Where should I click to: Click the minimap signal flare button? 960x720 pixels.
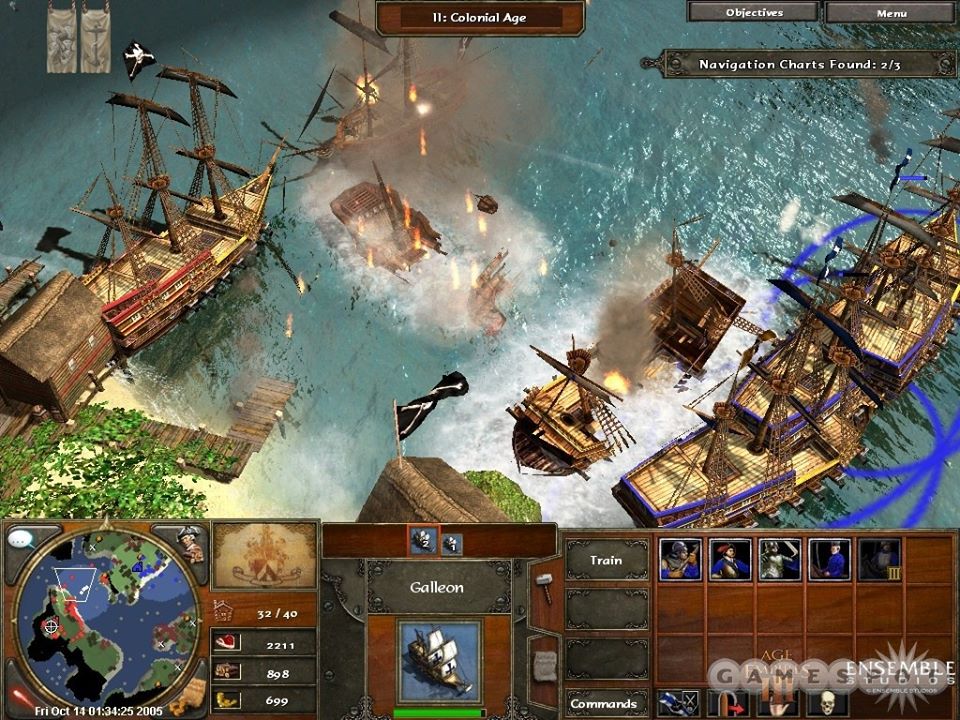coord(20,697)
